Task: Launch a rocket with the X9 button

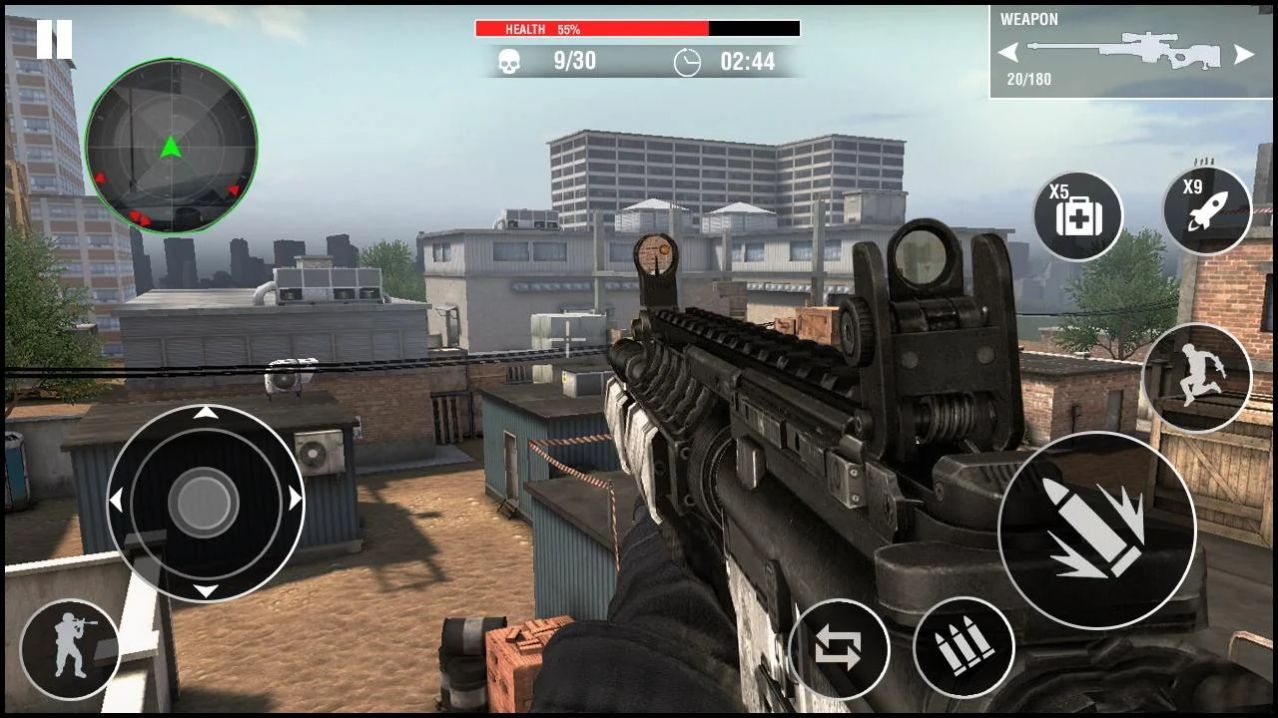Action: click(1206, 211)
